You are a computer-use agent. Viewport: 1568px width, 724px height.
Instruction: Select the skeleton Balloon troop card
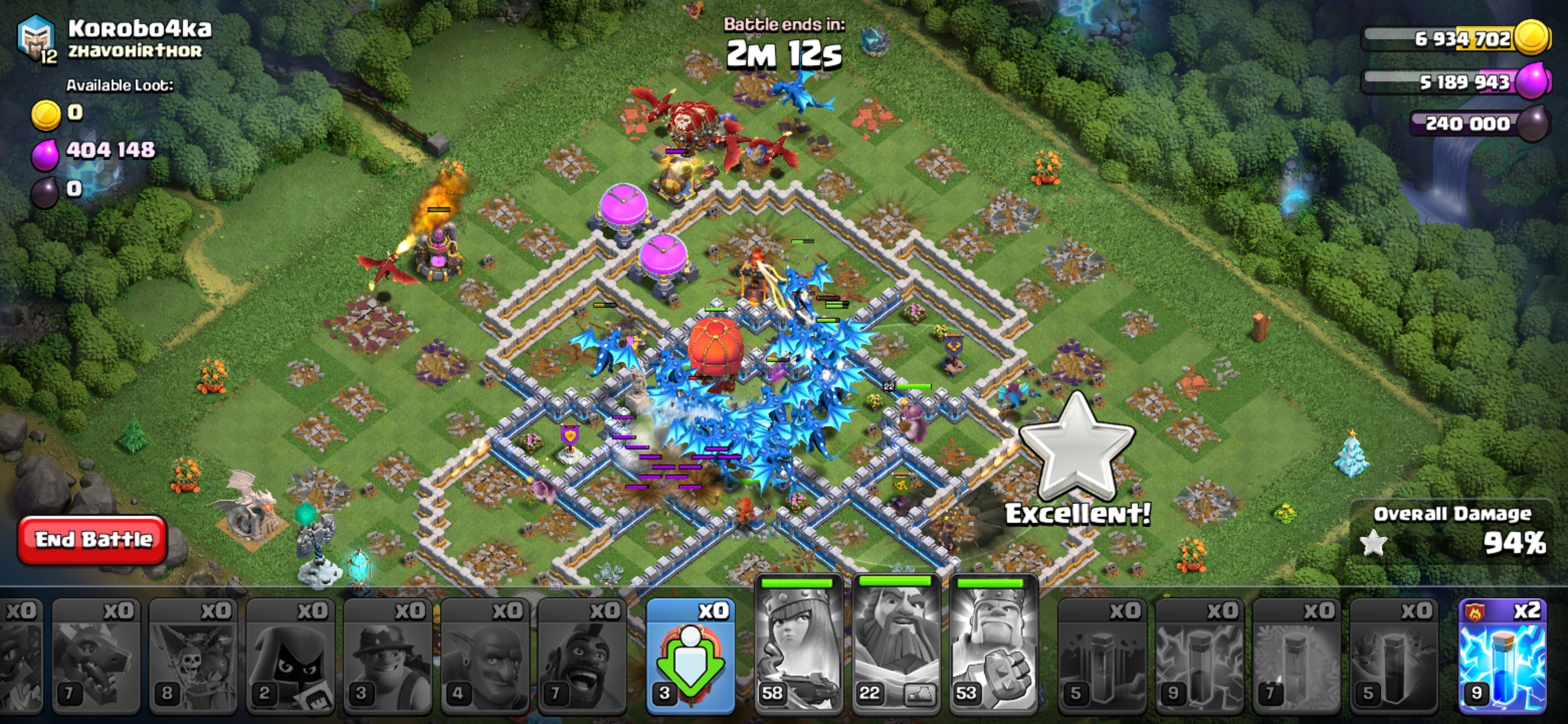pyautogui.click(x=193, y=656)
